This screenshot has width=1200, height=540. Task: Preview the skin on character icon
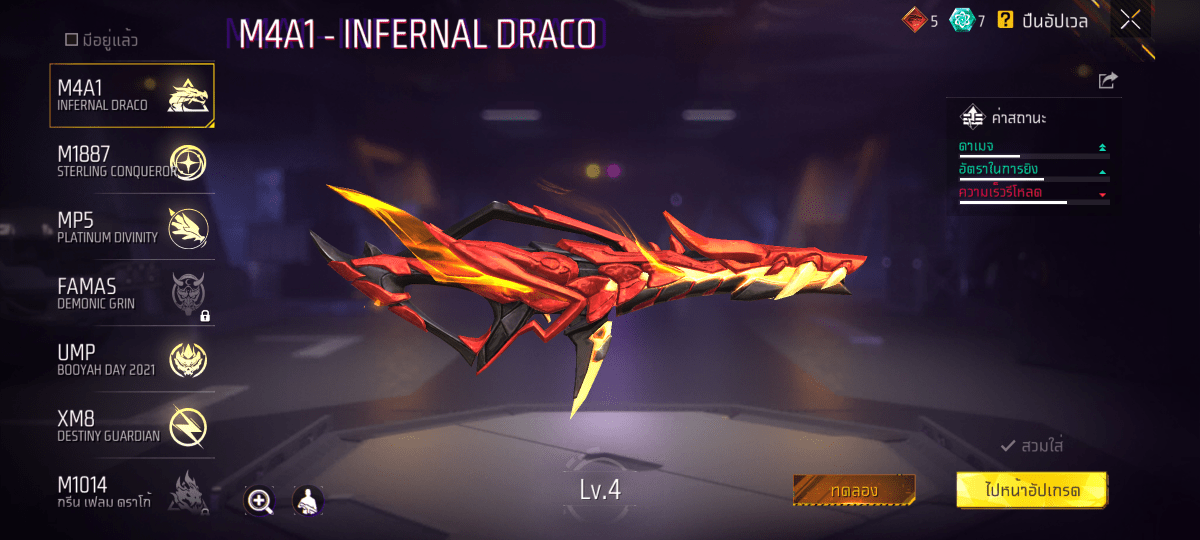(307, 501)
